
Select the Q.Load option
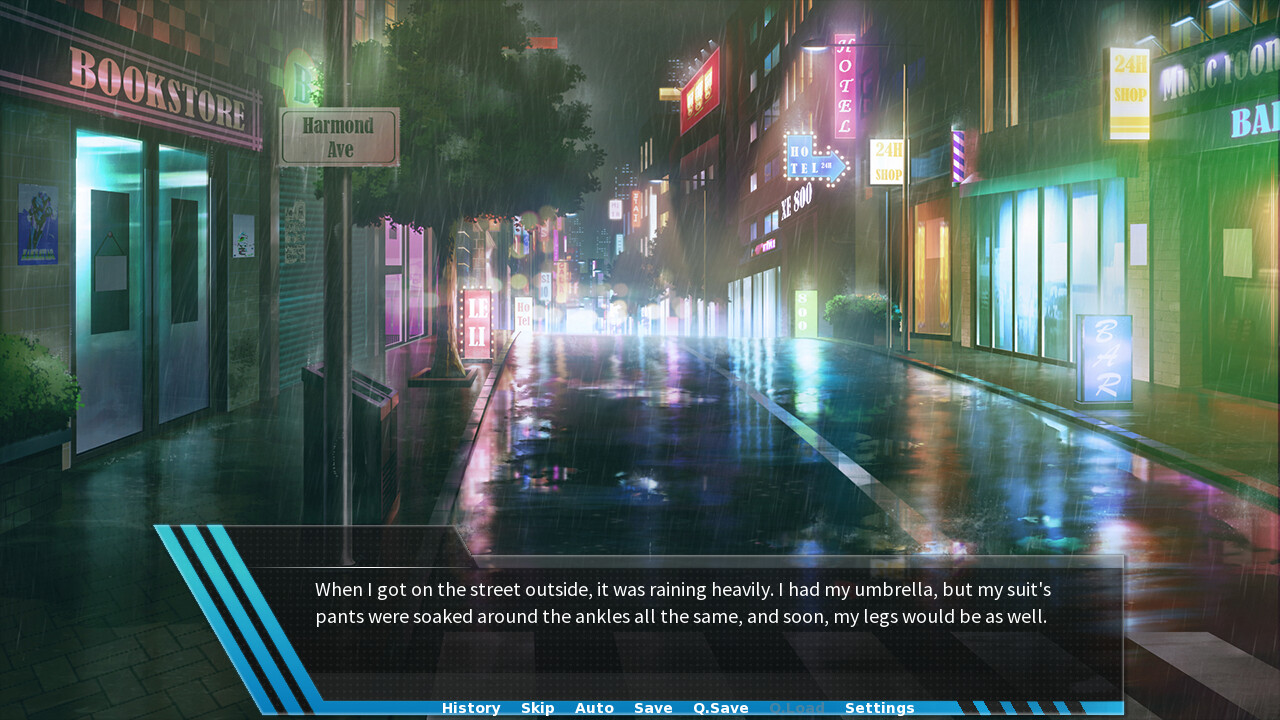coord(797,707)
